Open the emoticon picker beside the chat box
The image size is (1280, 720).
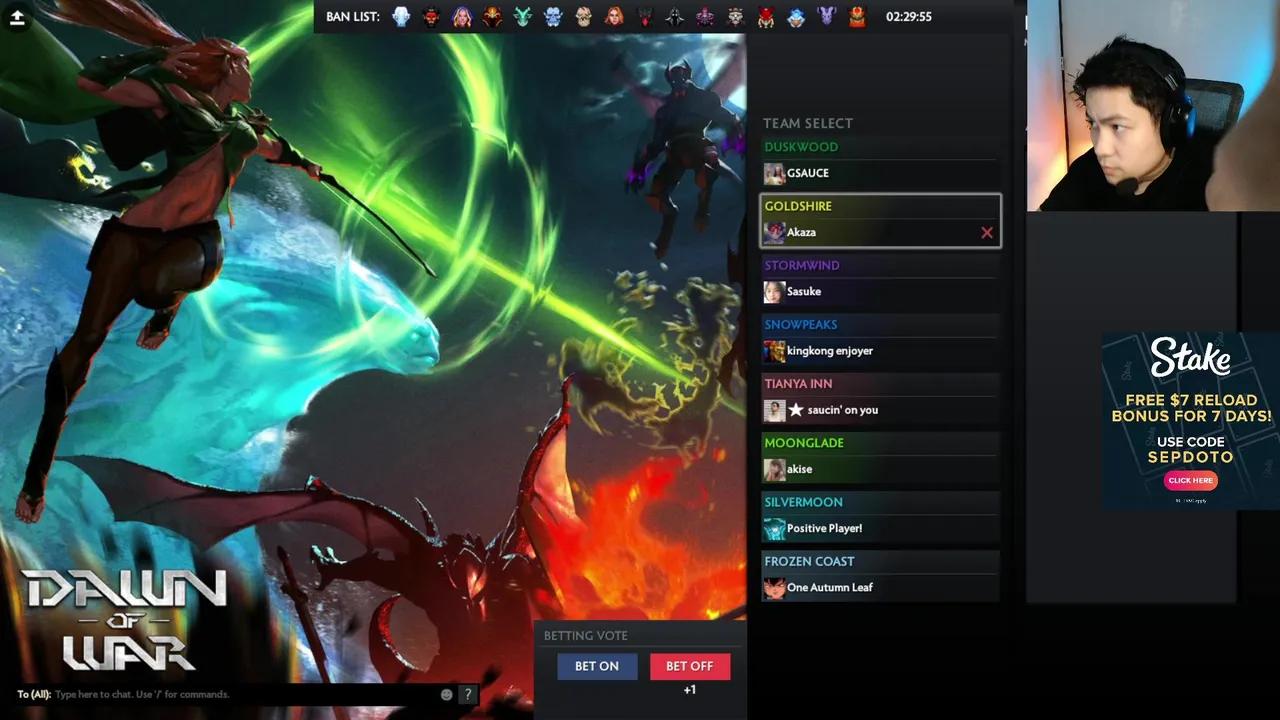[x=444, y=693]
